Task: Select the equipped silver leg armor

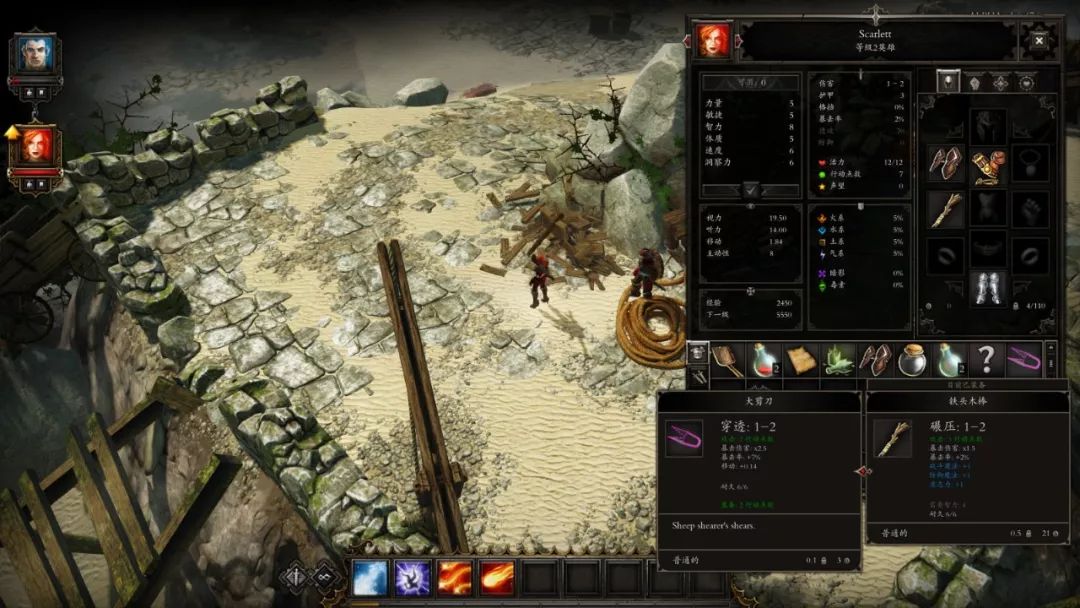Action: [x=988, y=288]
